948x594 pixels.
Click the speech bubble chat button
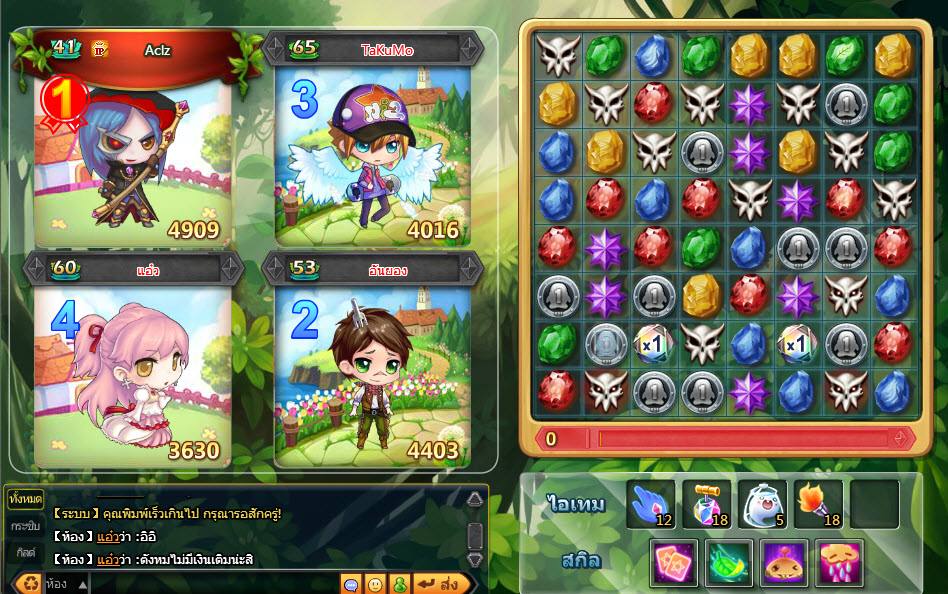[351, 583]
